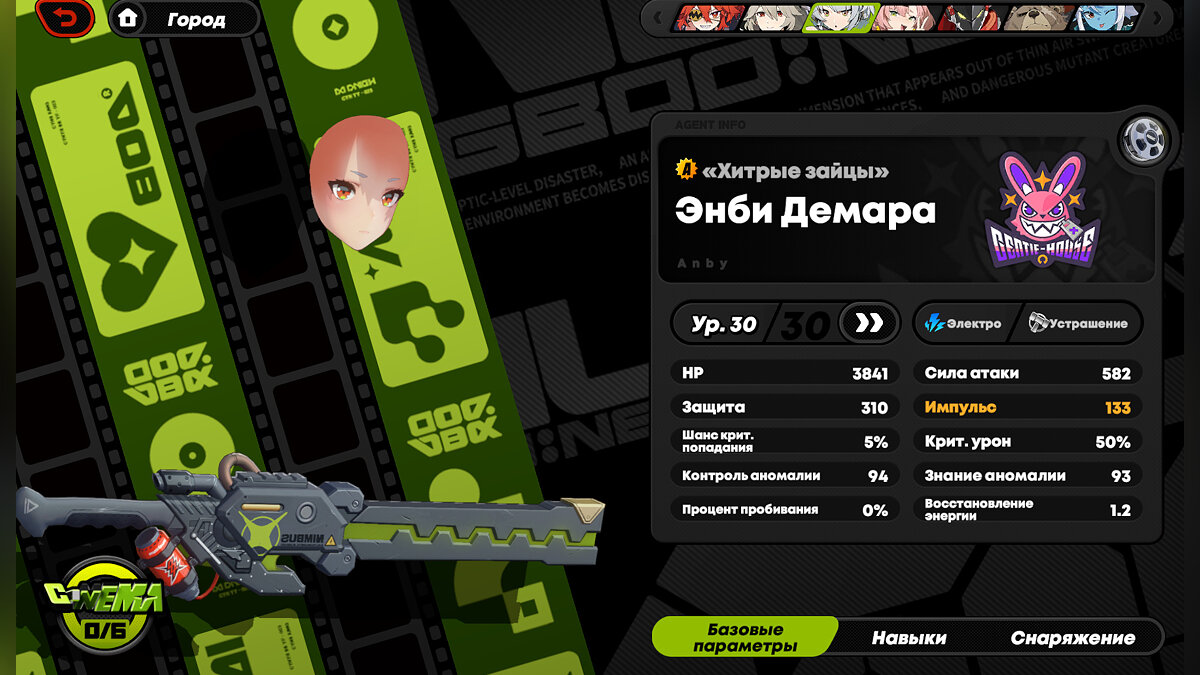Click the red back arrow button
This screenshot has width=1200, height=675.
pyautogui.click(x=64, y=18)
